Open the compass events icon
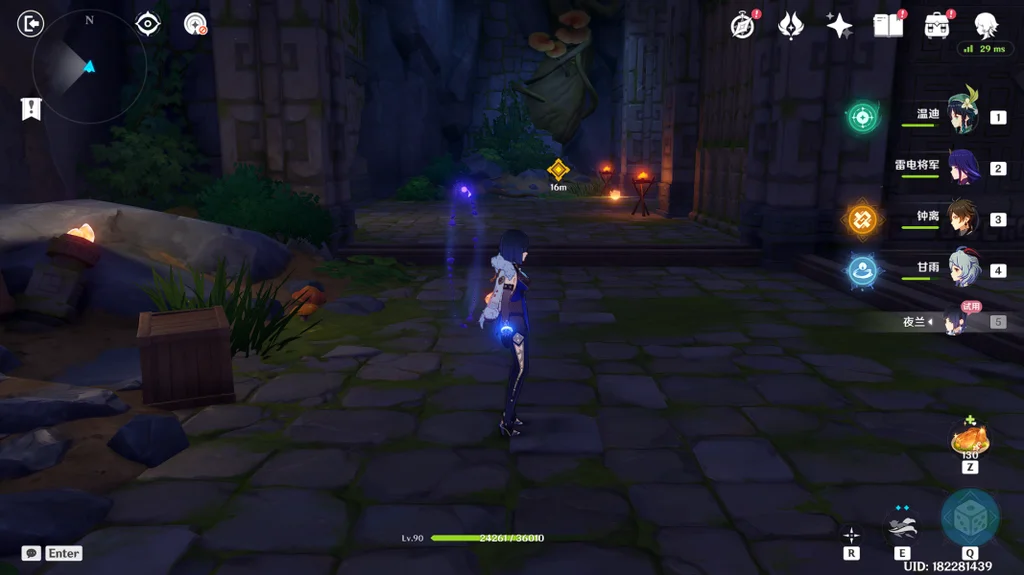The height and width of the screenshot is (575, 1024). tap(742, 26)
